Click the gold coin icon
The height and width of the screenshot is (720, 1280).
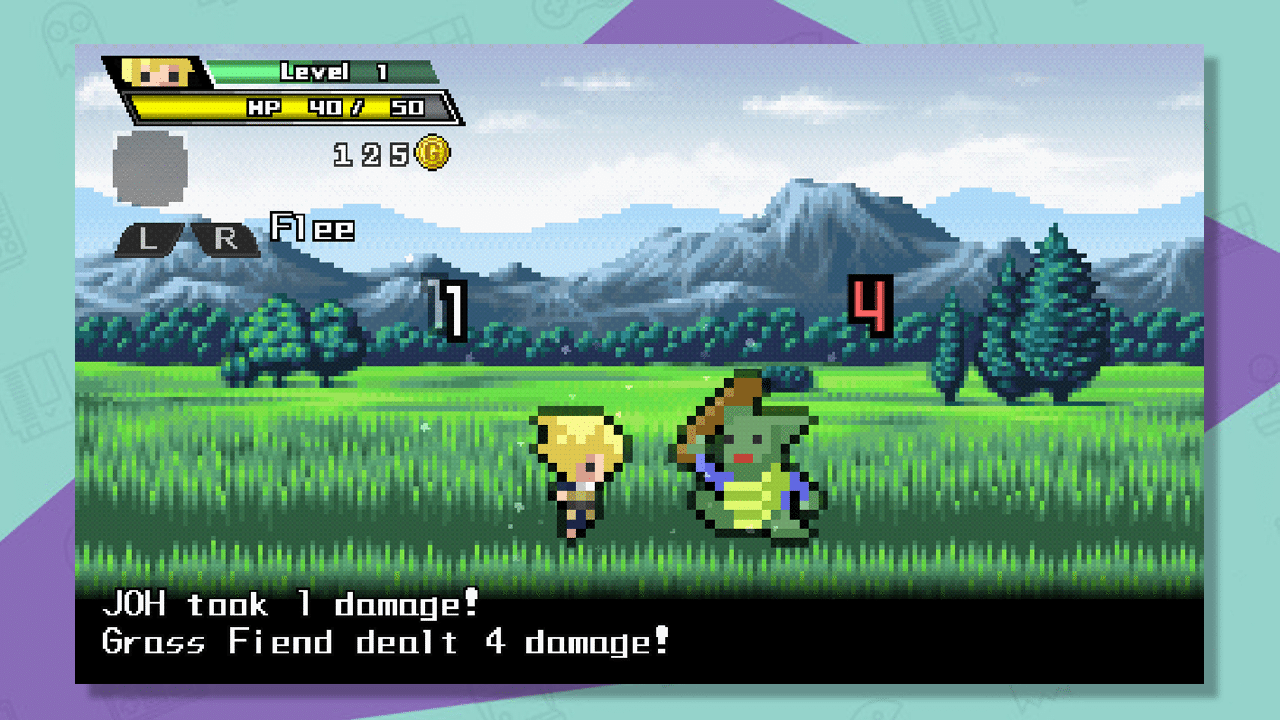(434, 153)
